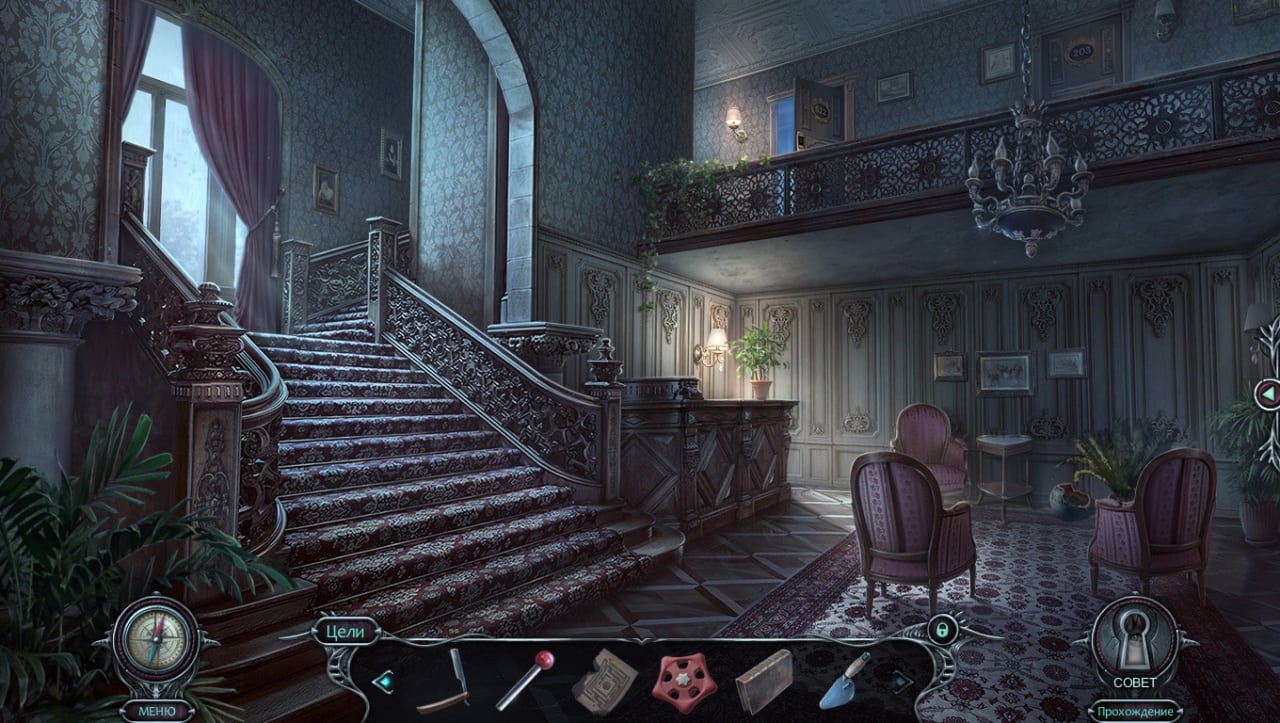This screenshot has height=723, width=1280.
Task: Select the red valve wheel
Action: click(x=685, y=682)
